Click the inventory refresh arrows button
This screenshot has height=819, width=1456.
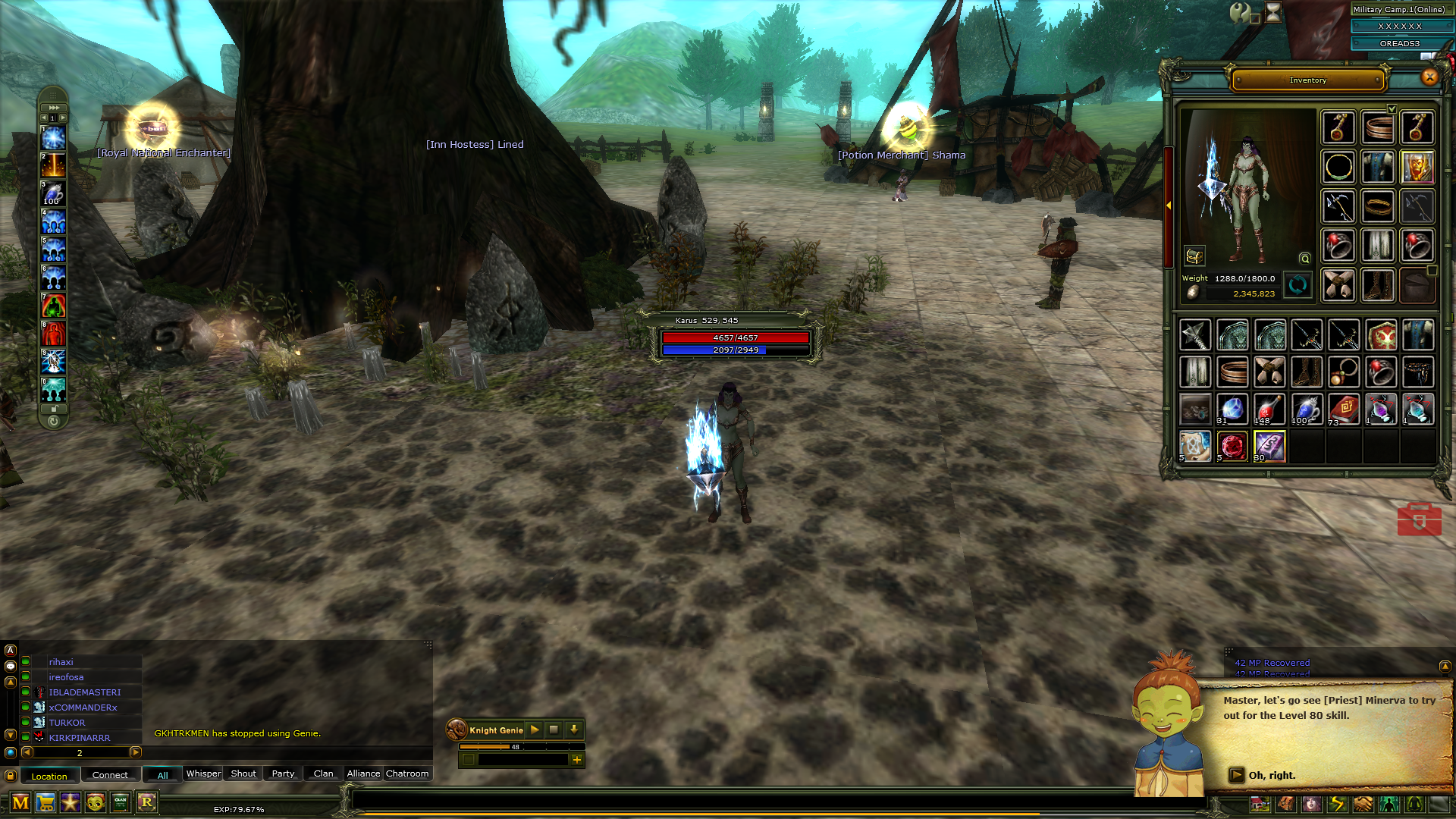[1298, 285]
